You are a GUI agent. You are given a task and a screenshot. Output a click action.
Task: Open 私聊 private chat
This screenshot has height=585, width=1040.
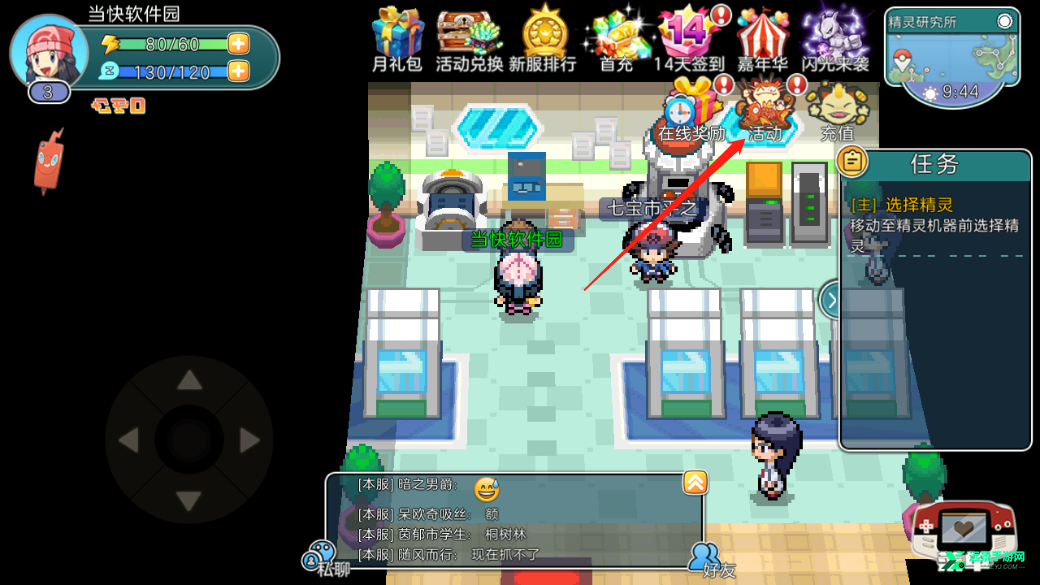pos(323,558)
